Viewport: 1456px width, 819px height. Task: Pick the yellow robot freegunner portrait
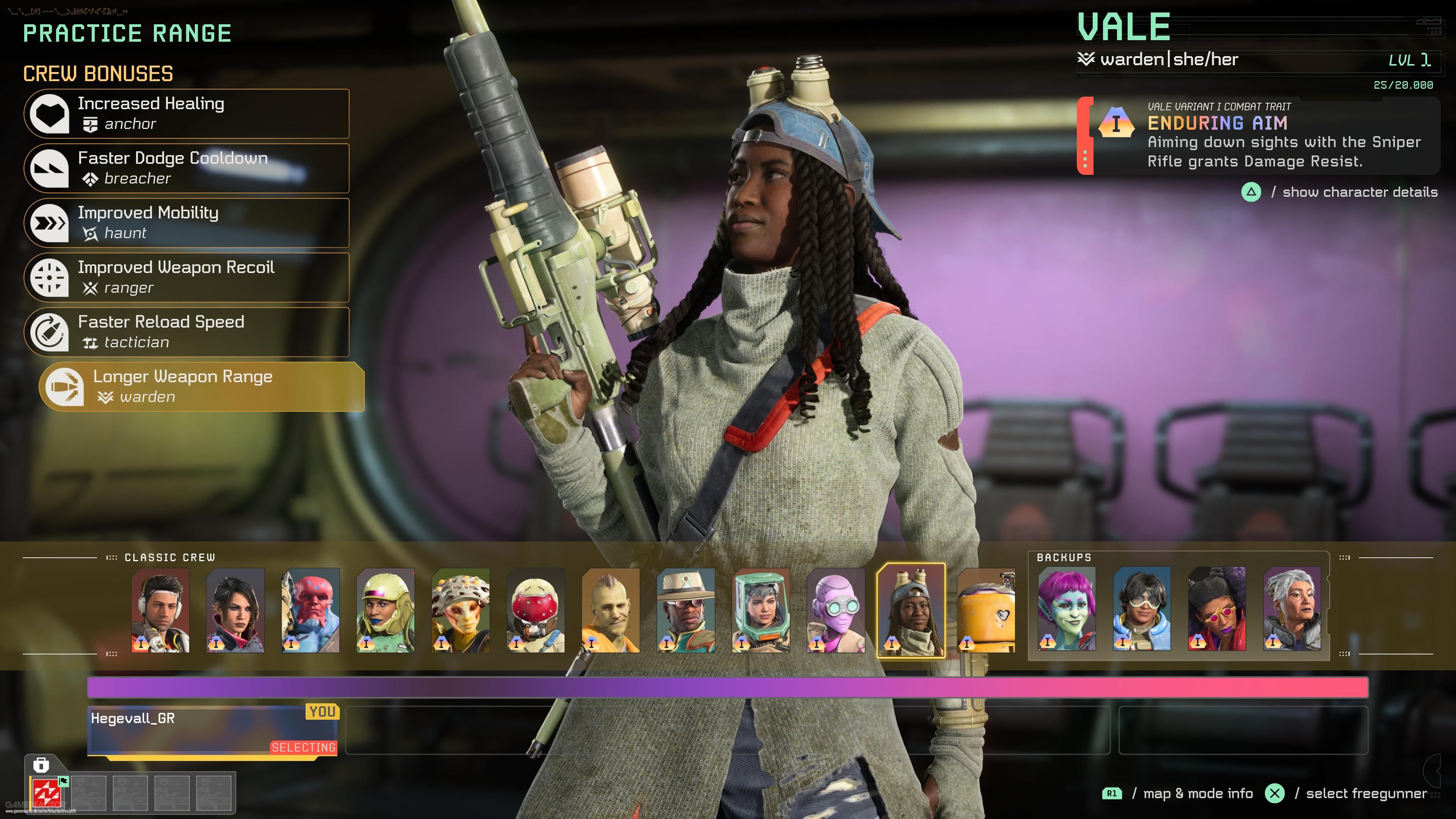(986, 610)
